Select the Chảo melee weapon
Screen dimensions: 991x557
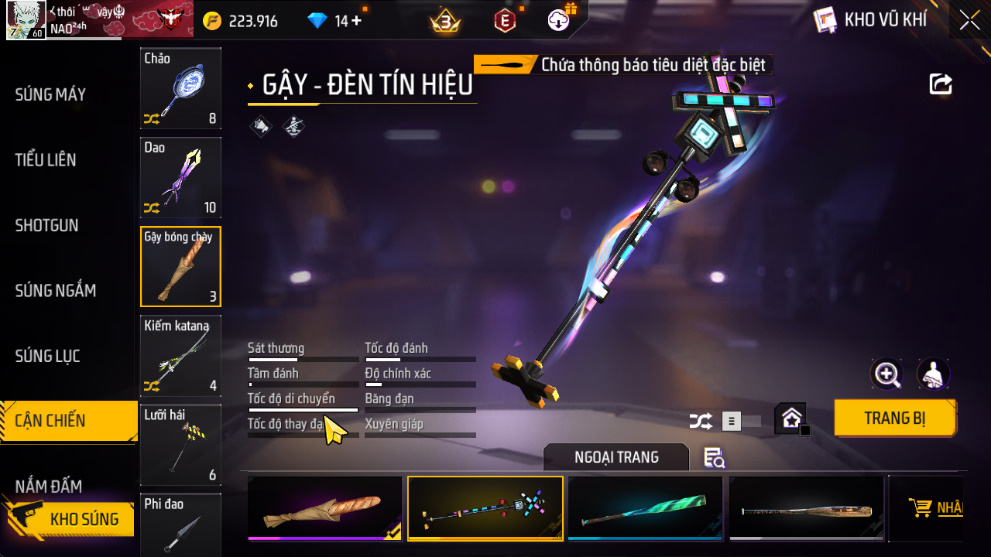pos(180,90)
